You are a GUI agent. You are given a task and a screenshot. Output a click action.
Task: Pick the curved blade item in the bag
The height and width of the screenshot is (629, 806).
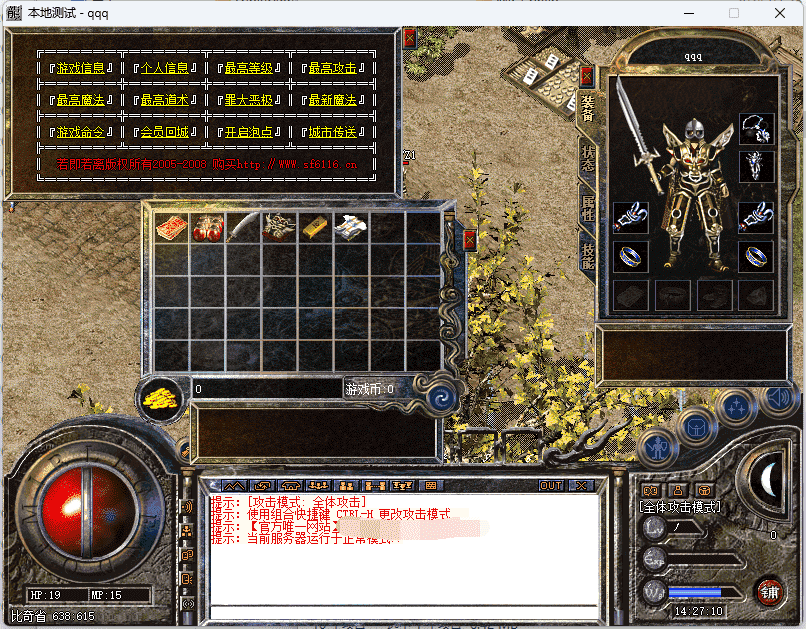243,228
